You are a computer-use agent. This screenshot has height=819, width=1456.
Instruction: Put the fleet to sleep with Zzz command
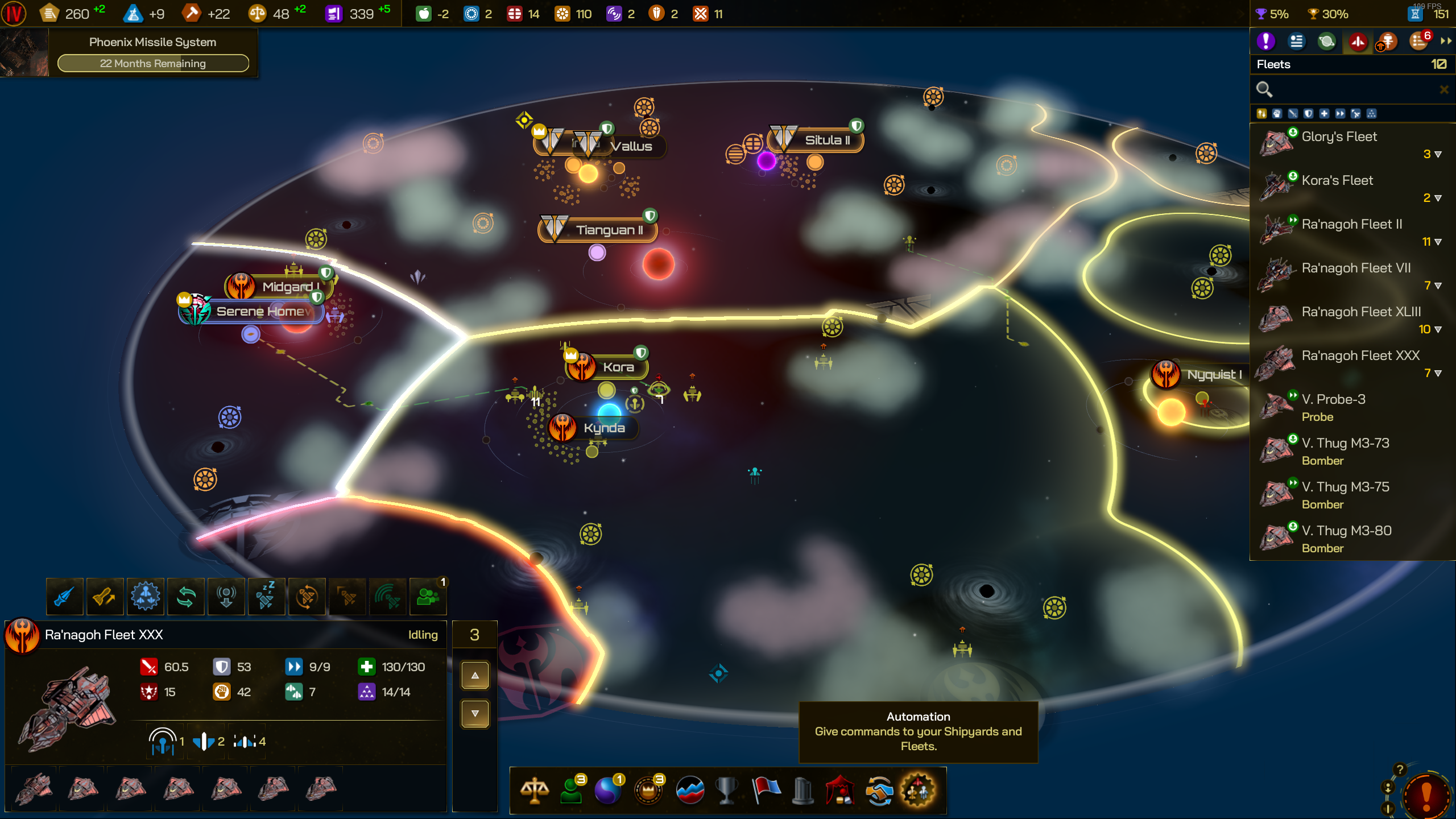click(266, 597)
